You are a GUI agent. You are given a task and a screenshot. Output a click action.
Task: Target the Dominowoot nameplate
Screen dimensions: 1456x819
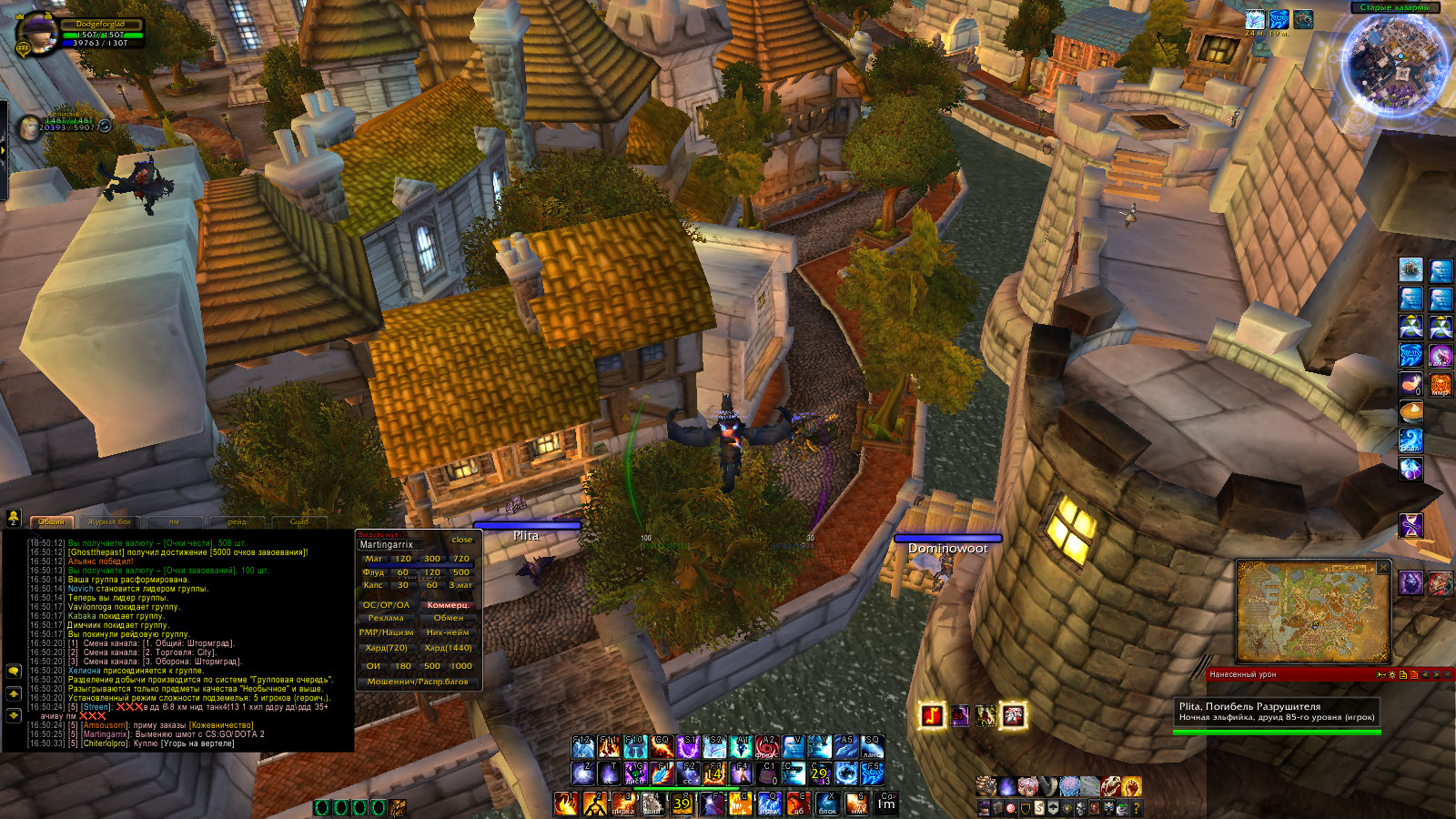tap(947, 548)
